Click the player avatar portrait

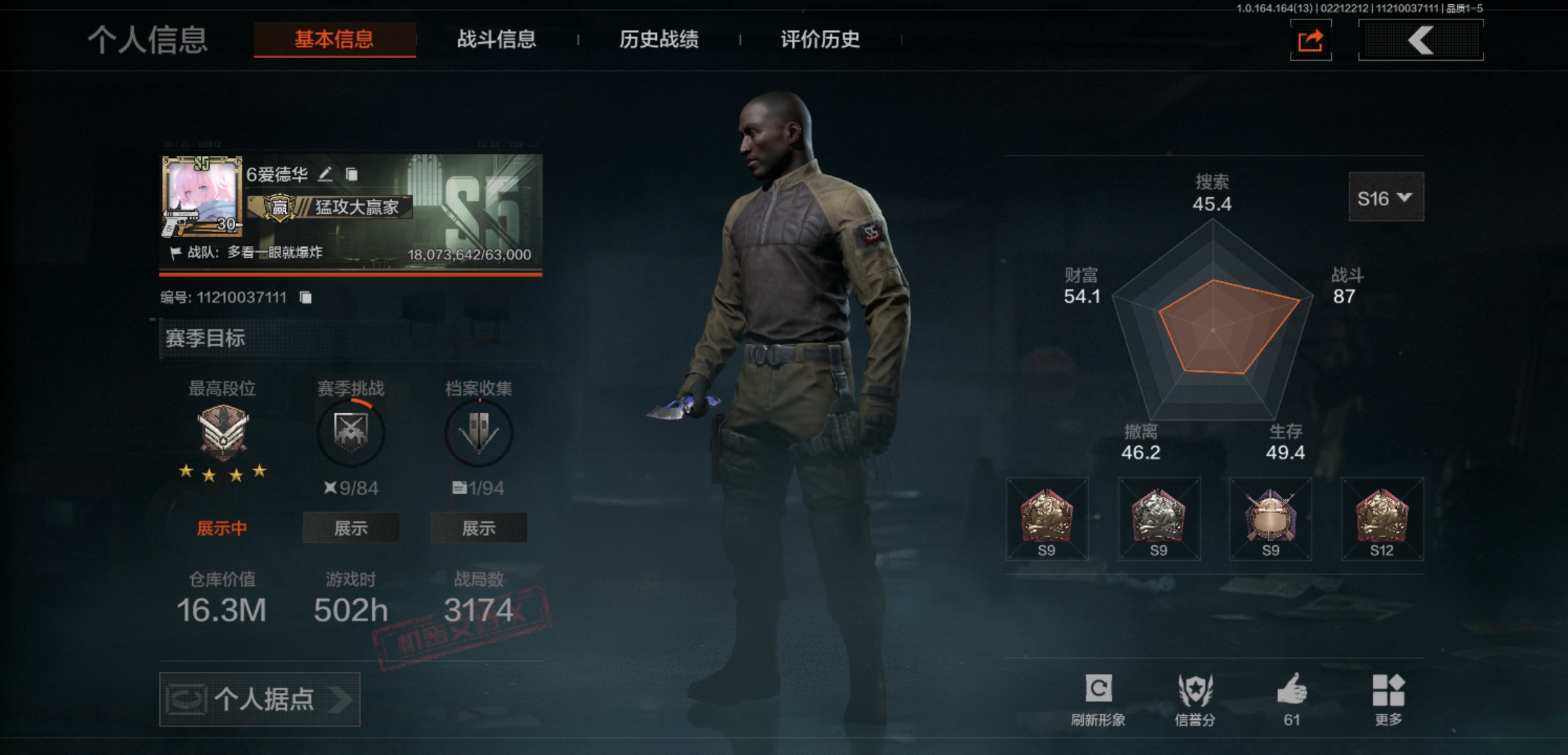[x=202, y=194]
